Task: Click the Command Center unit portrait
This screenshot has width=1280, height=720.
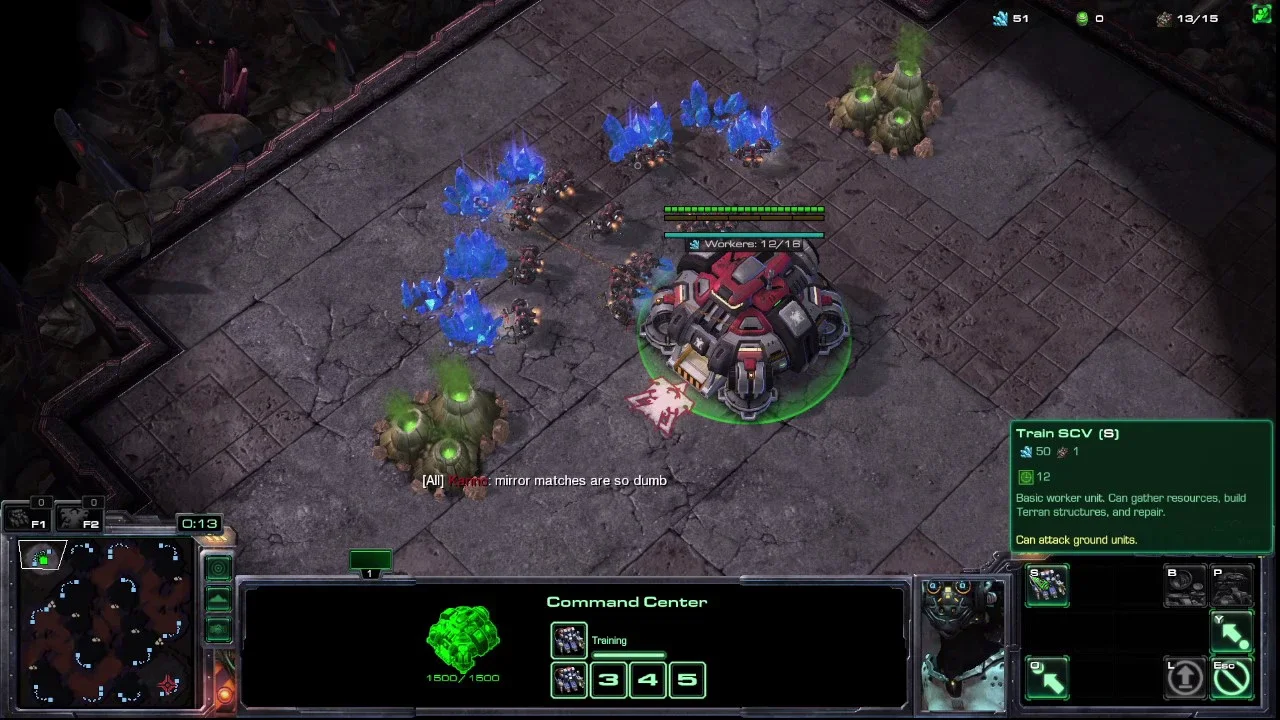Action: (x=962, y=640)
